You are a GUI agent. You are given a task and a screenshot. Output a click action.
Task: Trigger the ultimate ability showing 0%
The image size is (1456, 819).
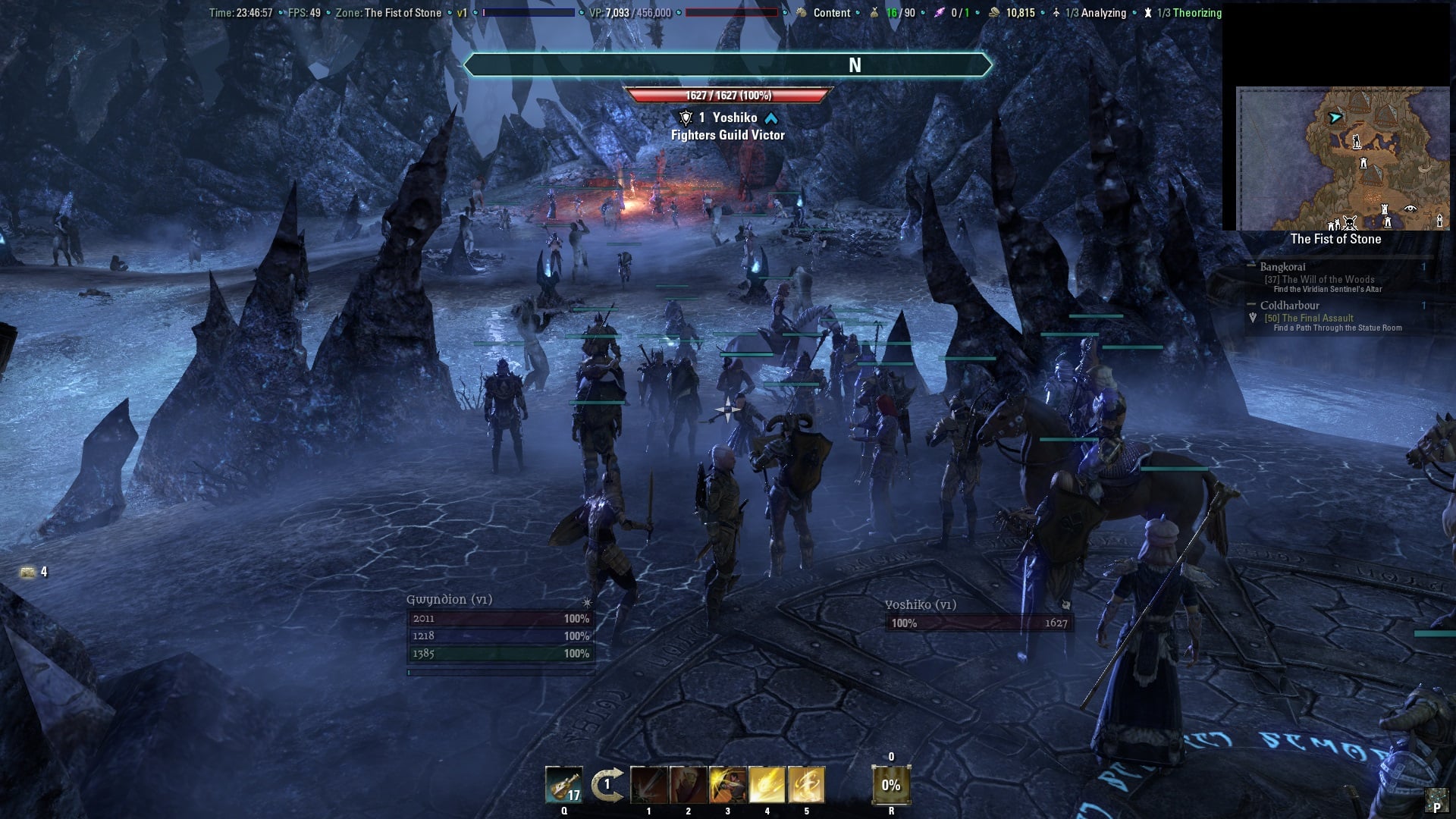pyautogui.click(x=891, y=785)
